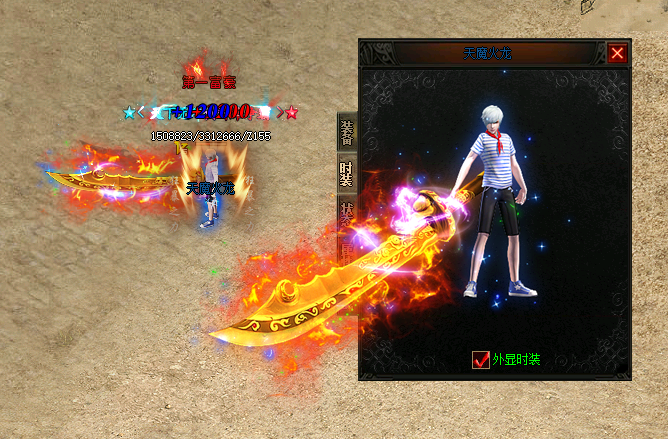Close the 天魔火龙 character panel

coord(617,54)
